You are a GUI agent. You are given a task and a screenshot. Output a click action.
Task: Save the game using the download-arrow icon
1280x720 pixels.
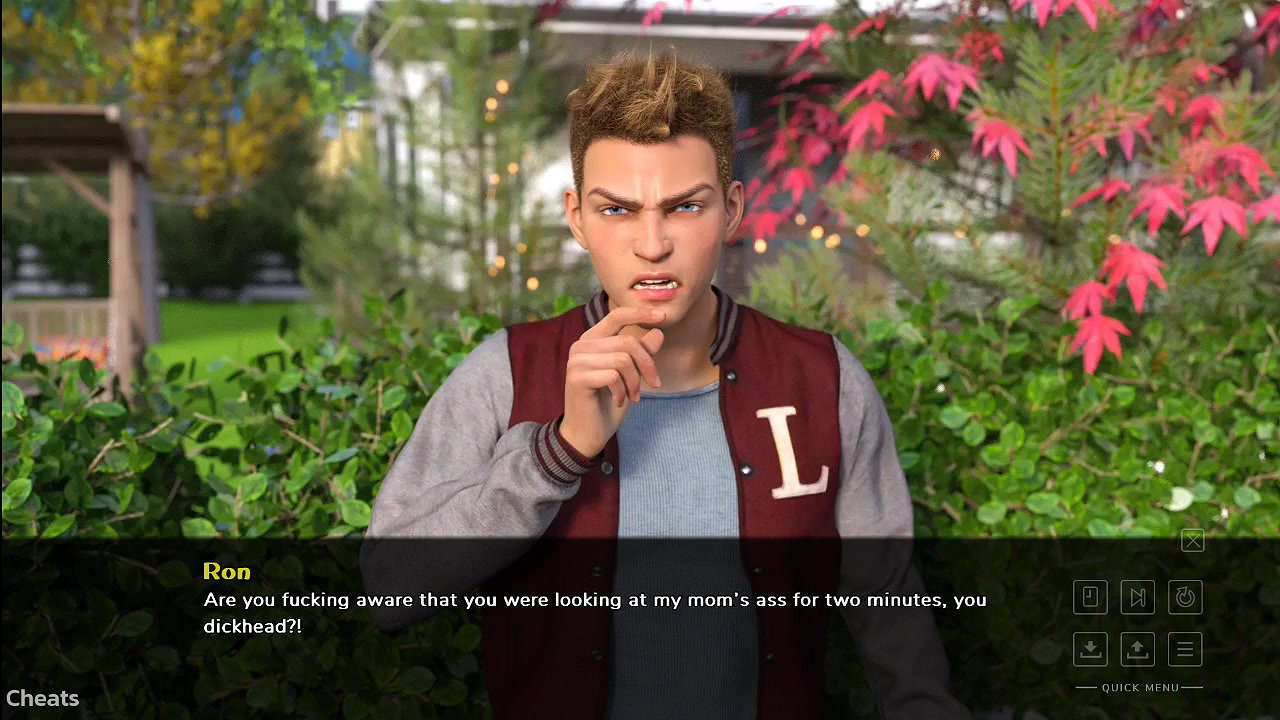pyautogui.click(x=1090, y=649)
